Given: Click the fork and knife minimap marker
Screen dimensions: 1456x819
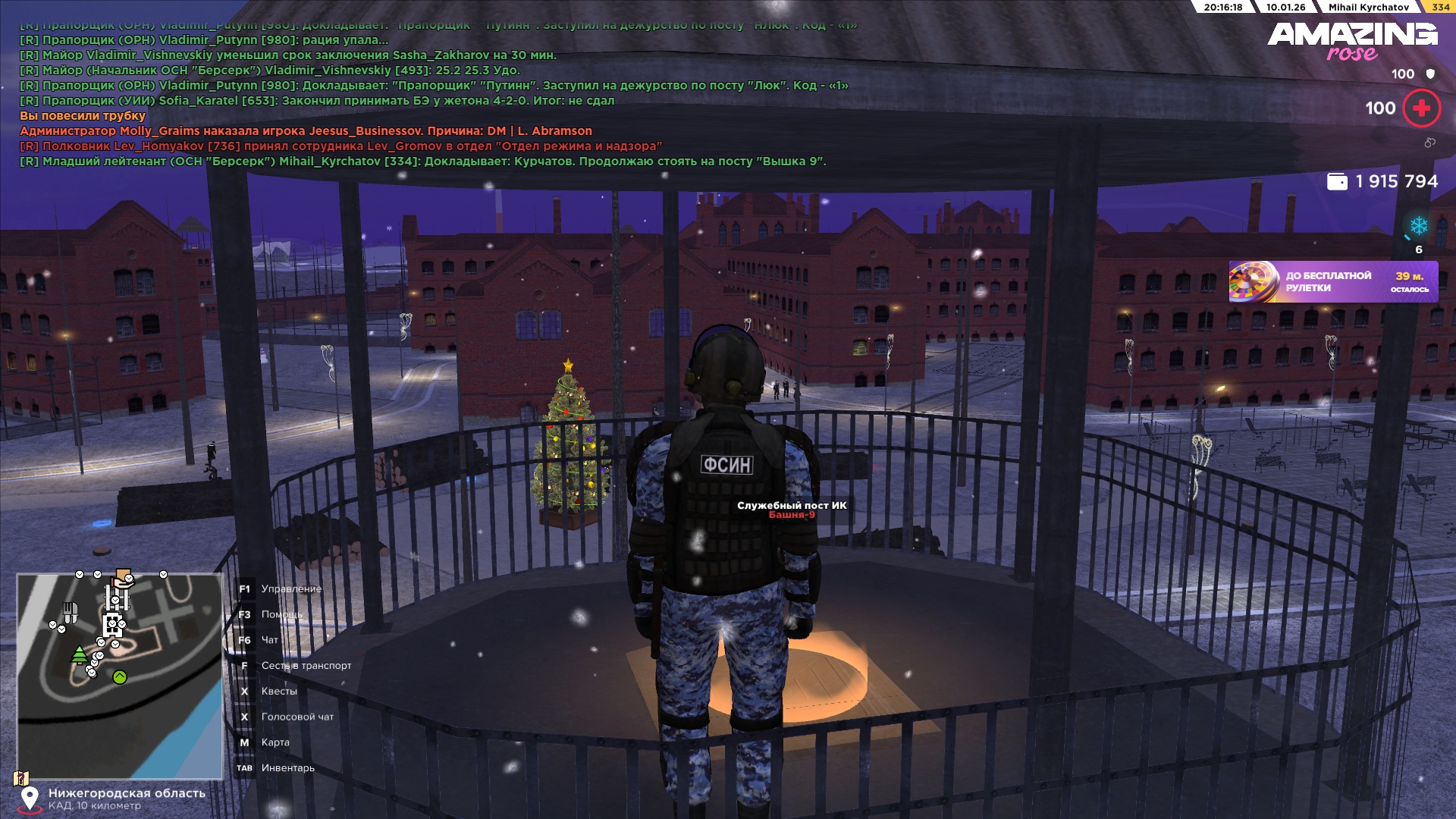Looking at the screenshot, I should [x=70, y=611].
